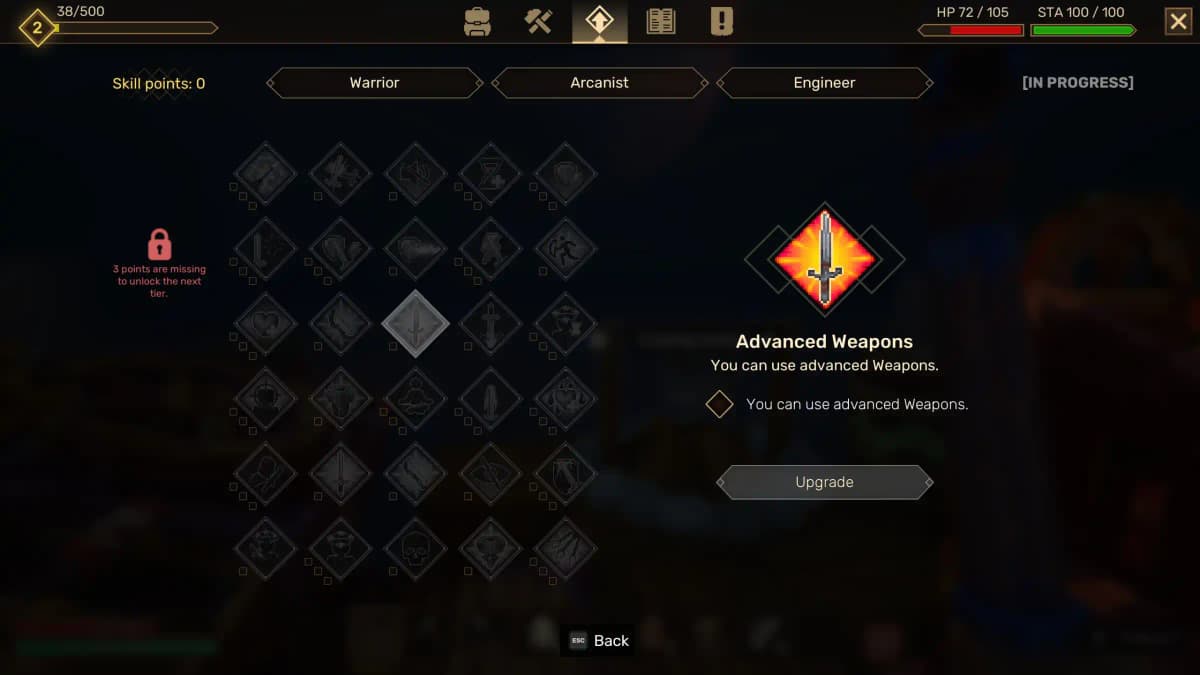Choose the heart skill node
1200x675 pixels.
click(265, 324)
